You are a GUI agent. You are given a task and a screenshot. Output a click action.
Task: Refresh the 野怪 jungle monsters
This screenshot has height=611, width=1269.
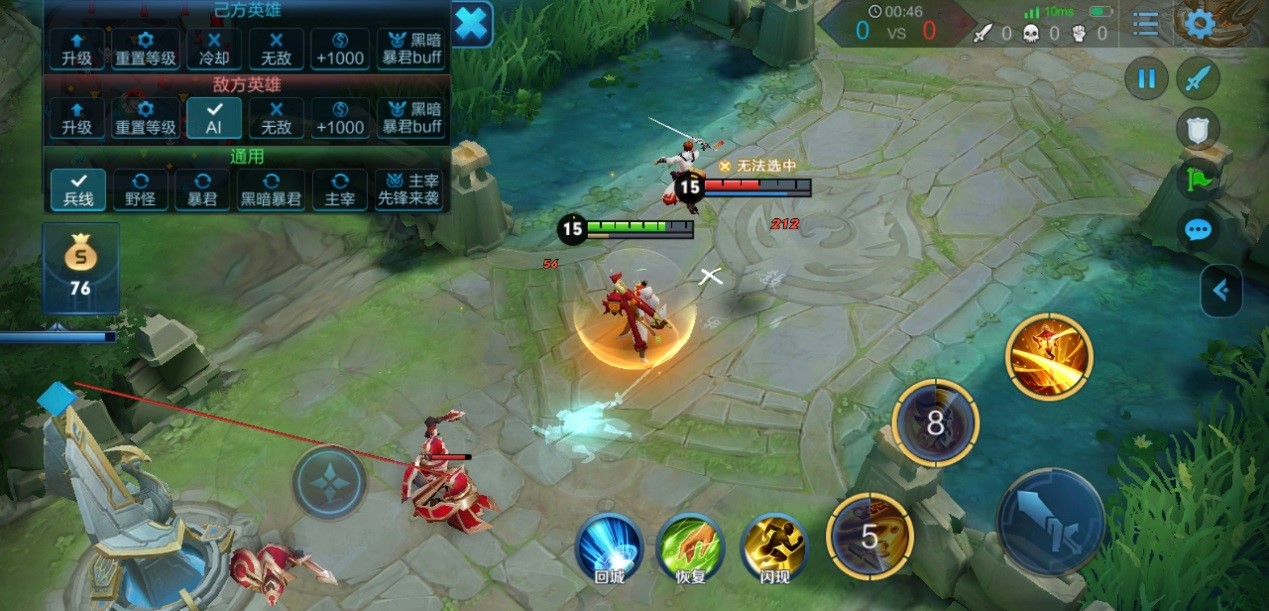(x=140, y=190)
